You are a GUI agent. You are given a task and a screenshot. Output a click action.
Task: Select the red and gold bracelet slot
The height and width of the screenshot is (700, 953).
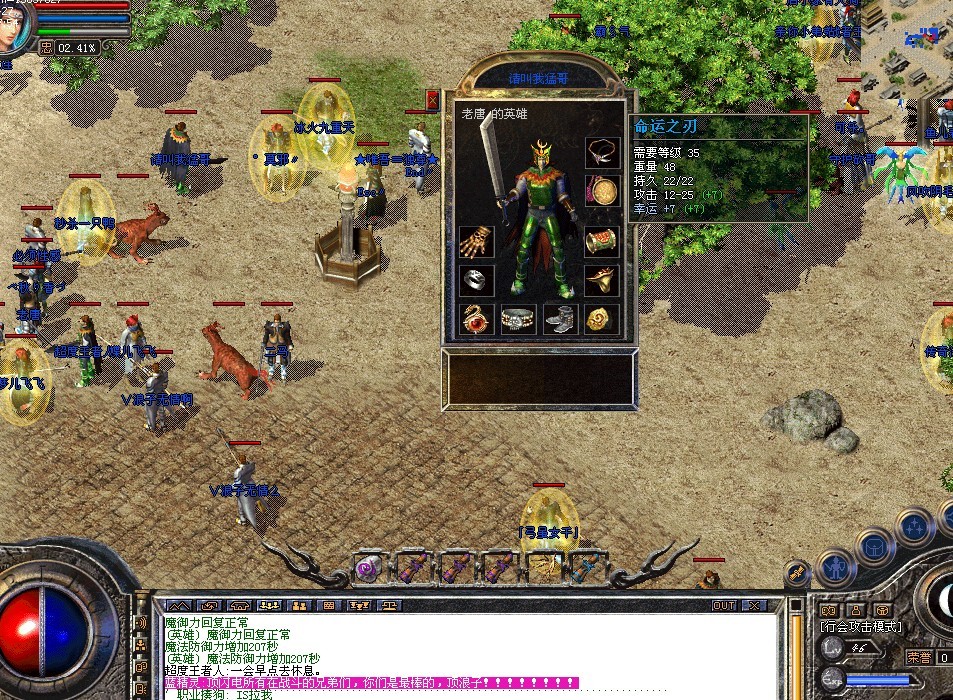point(602,241)
